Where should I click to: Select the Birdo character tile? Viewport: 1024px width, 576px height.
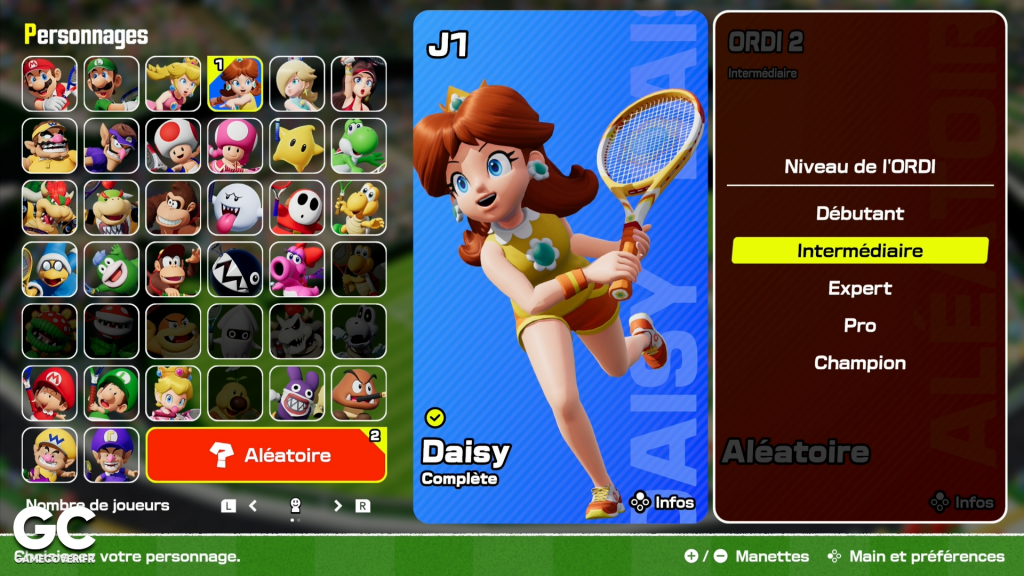point(297,269)
